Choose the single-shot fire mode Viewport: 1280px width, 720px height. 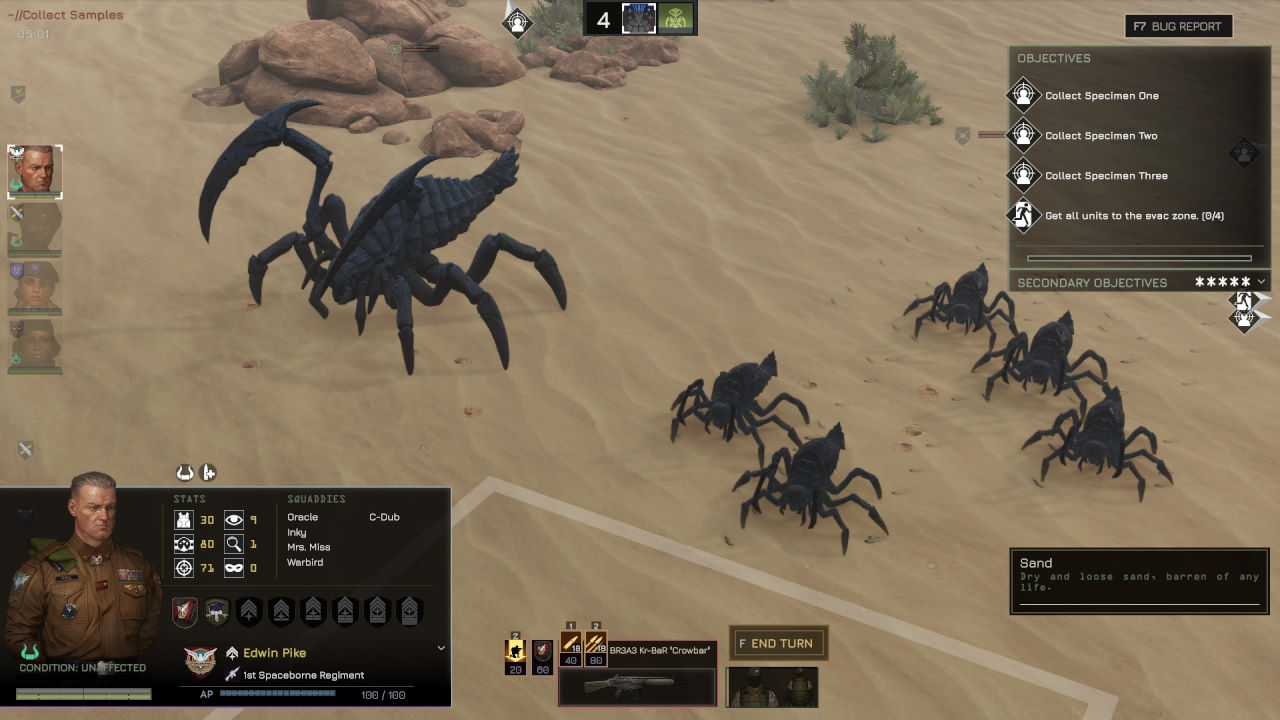571,648
